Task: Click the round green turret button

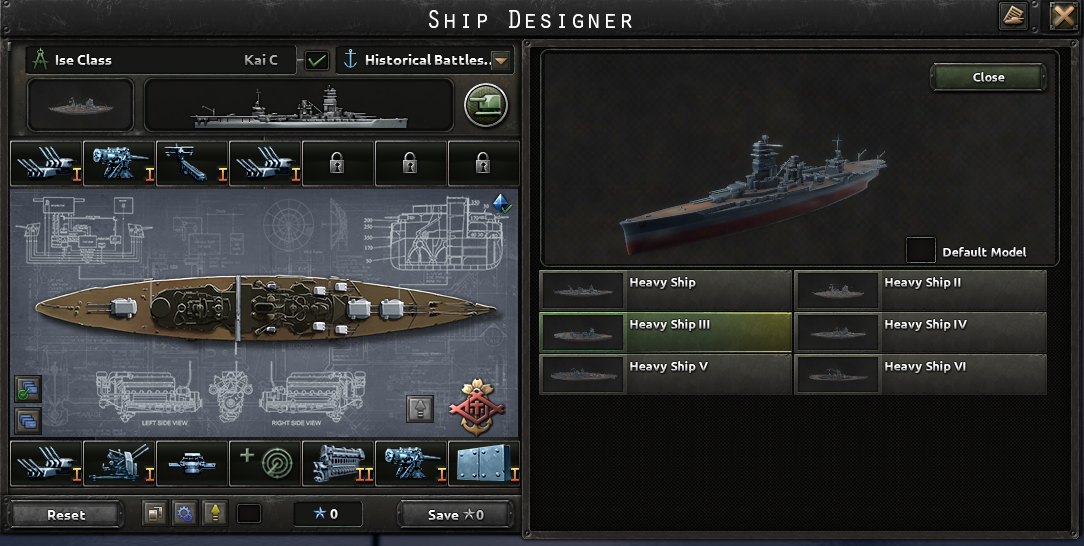Action: coord(486,104)
